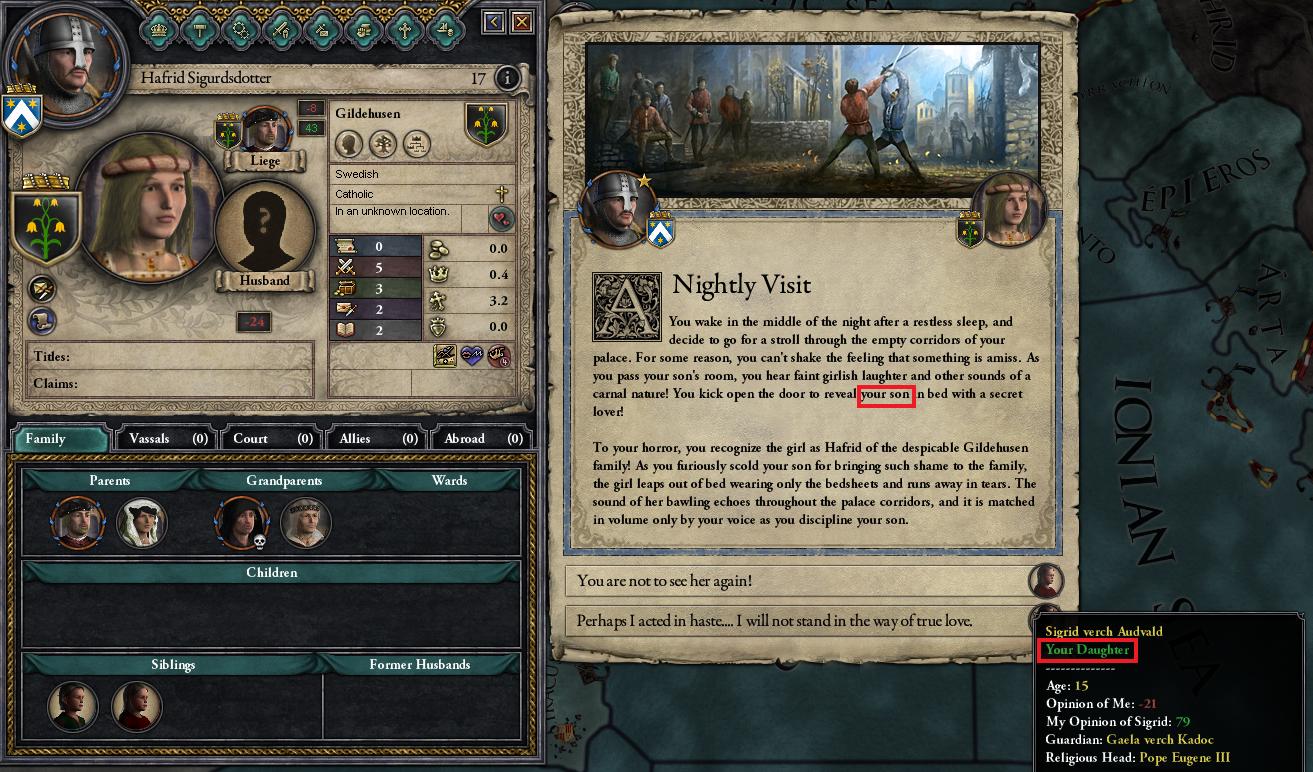
Task: Click the Catholic cross icon on character sheet
Action: pyautogui.click(x=502, y=193)
